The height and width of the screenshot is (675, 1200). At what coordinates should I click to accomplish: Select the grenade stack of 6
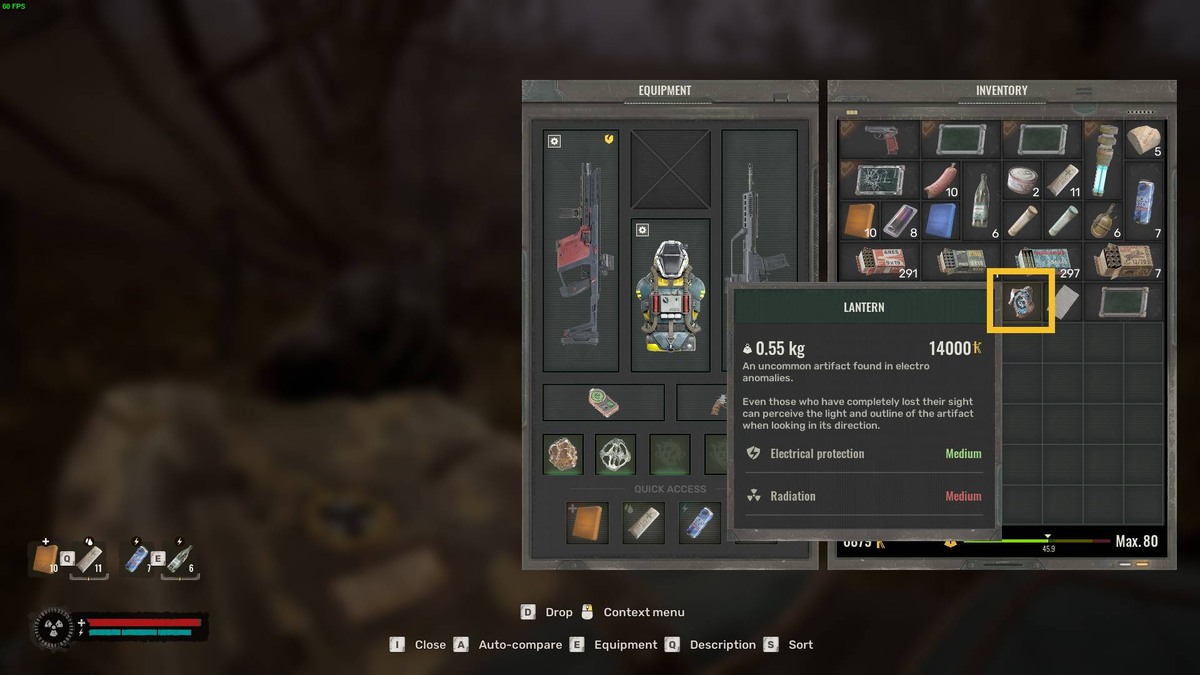pyautogui.click(x=1103, y=220)
